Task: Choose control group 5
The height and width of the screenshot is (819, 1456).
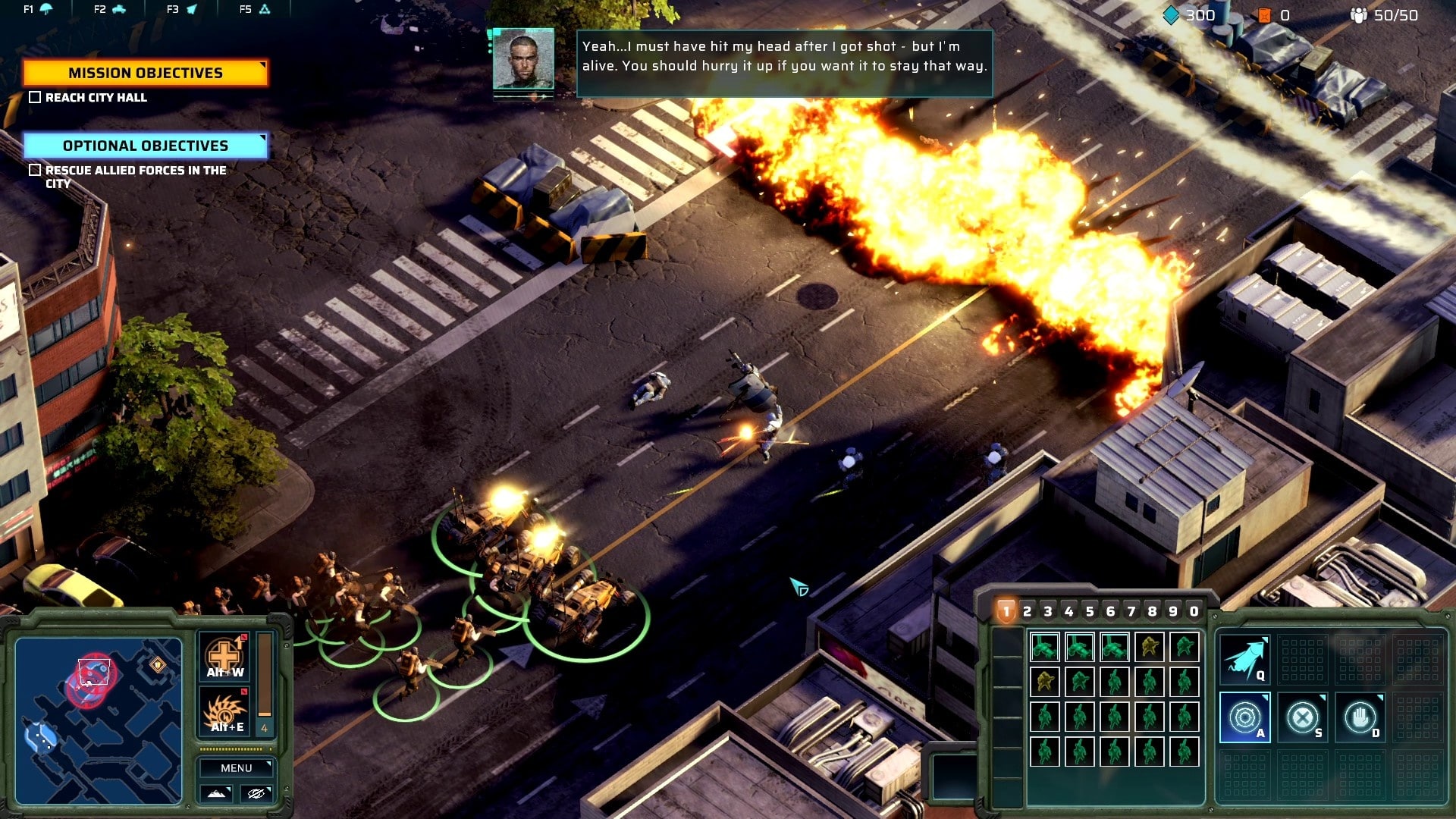Action: tap(1090, 611)
